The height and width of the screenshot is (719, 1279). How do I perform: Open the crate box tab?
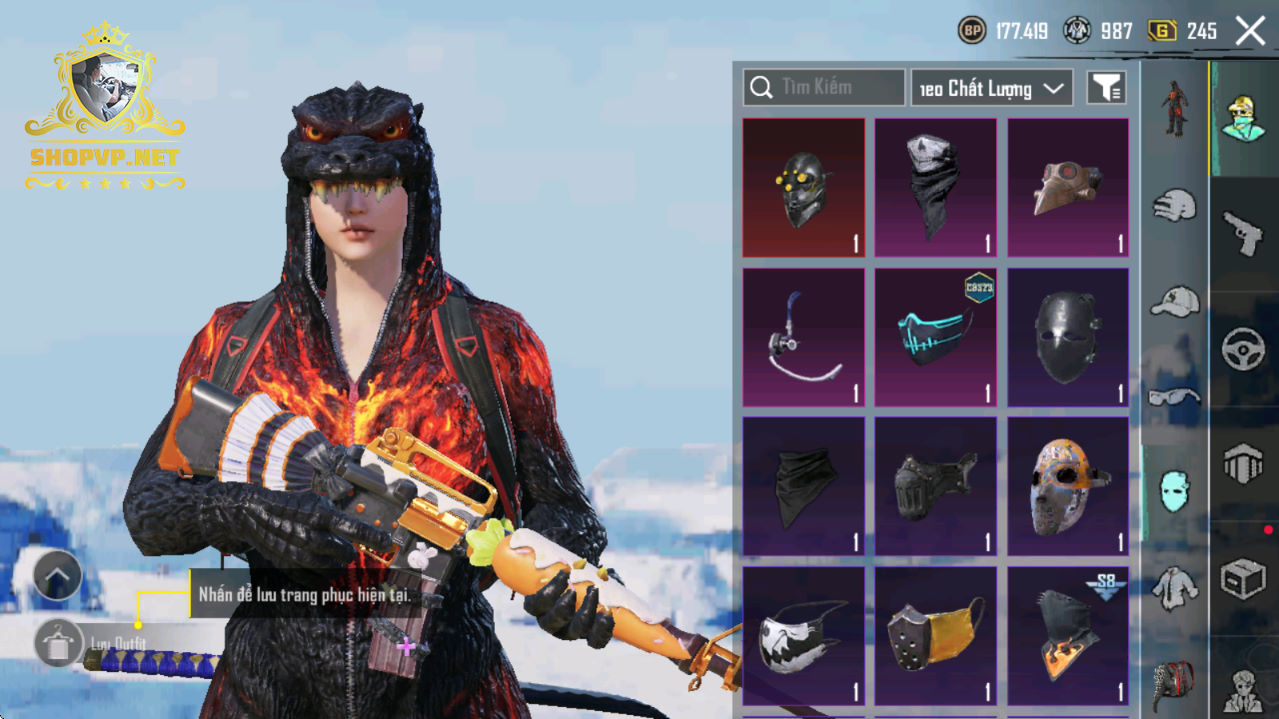[x=1243, y=579]
